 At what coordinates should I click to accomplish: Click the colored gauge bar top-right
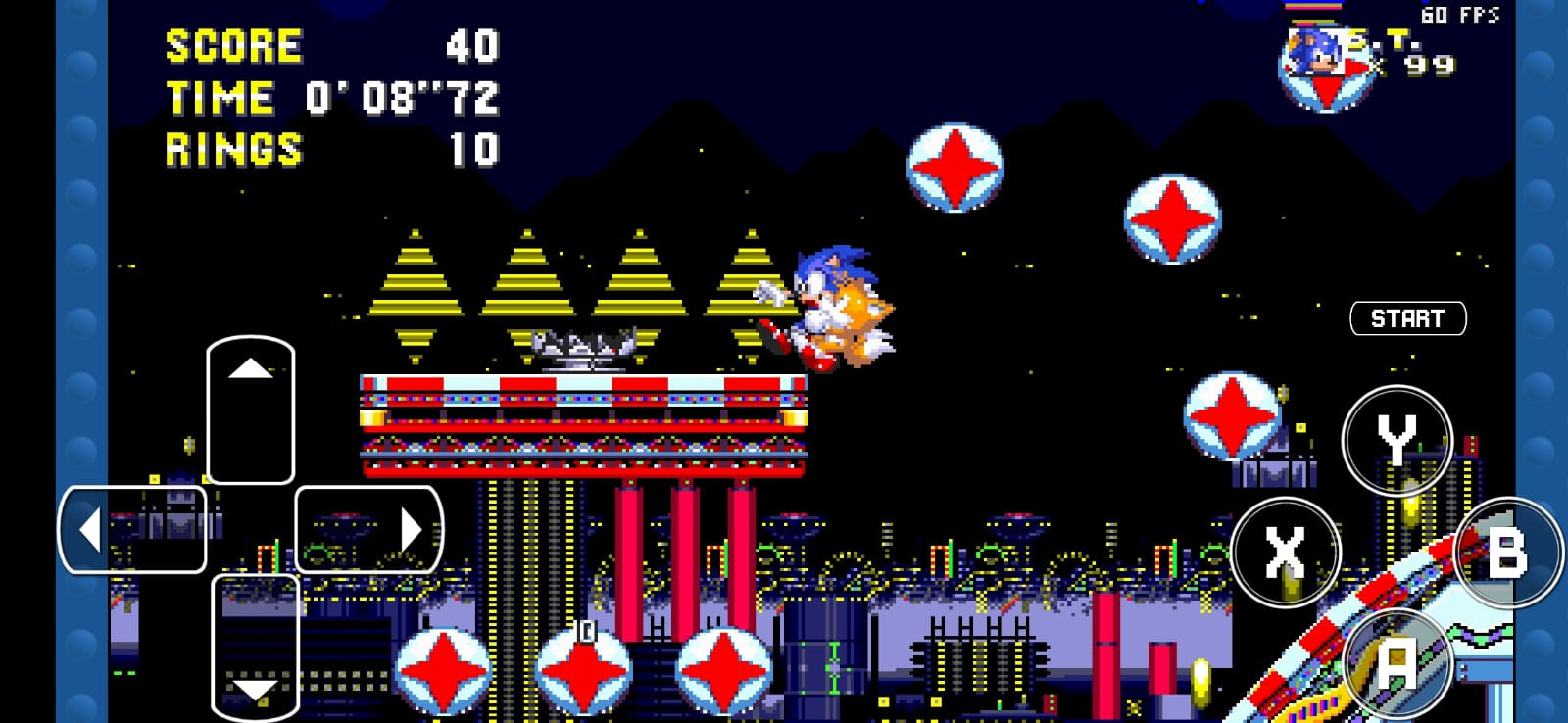[1315, 8]
